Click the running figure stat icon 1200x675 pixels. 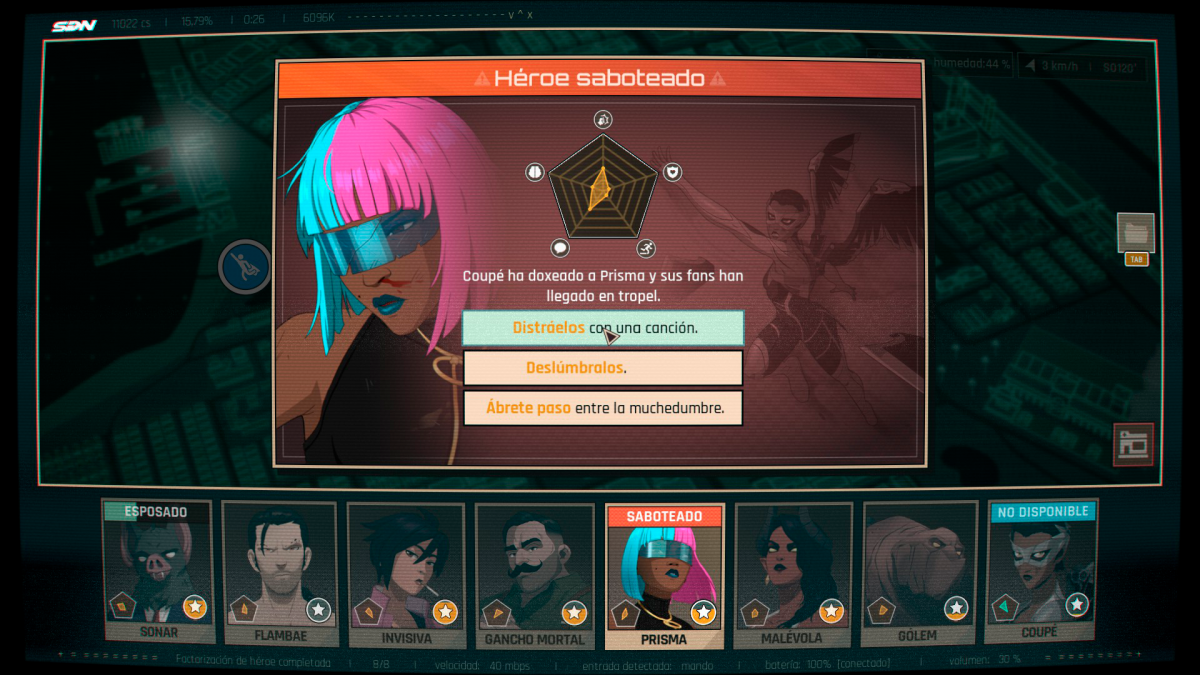pyautogui.click(x=646, y=248)
